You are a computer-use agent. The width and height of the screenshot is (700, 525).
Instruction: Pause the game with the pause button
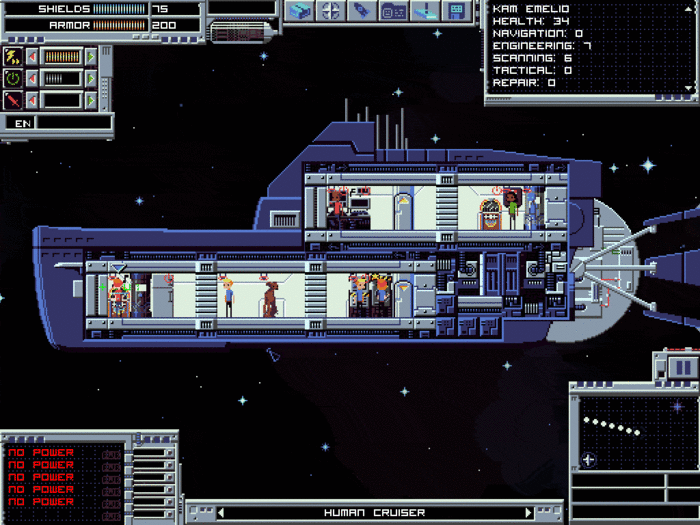(x=683, y=367)
